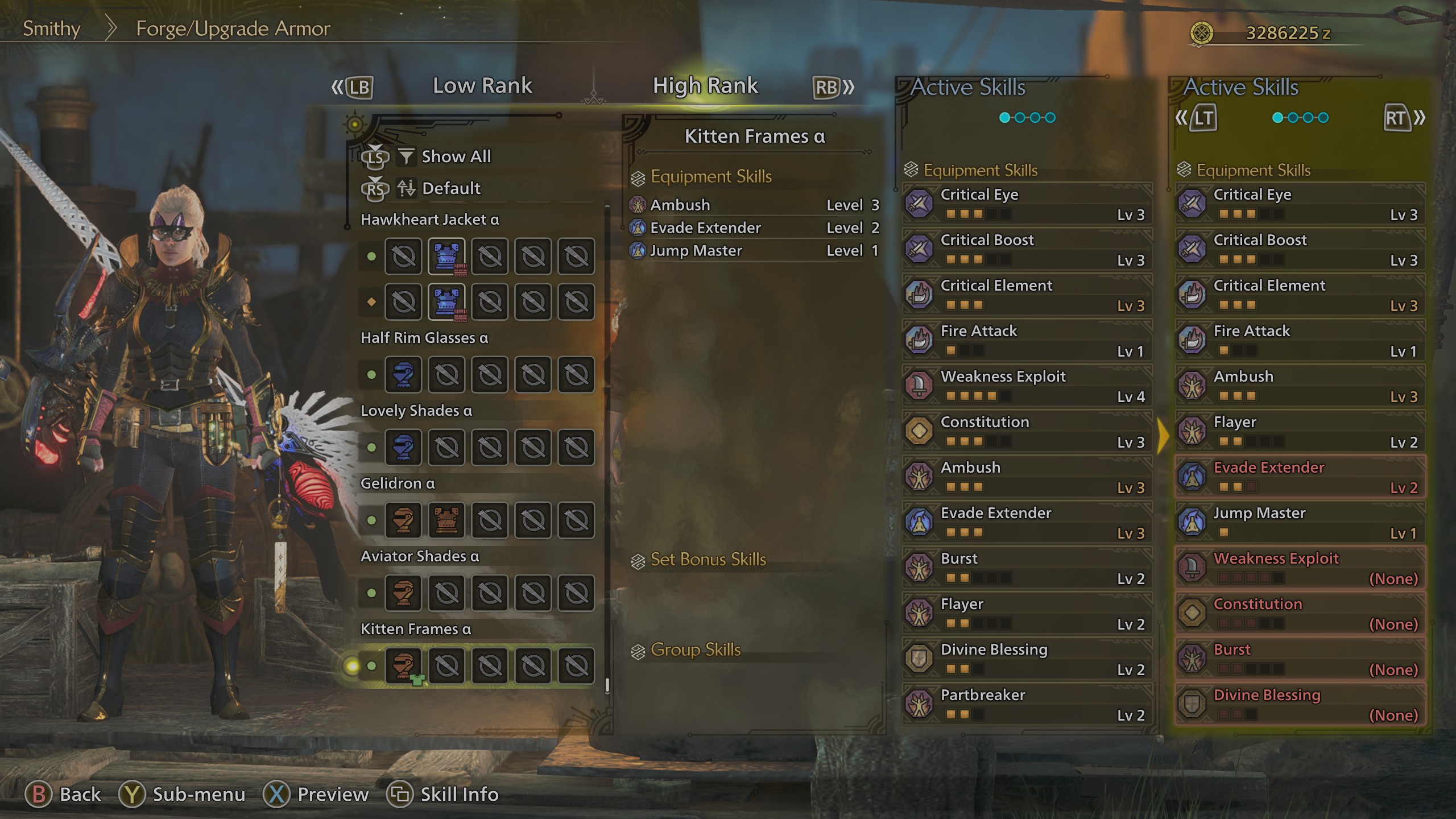Select the Kitten Frames α head piece icon
This screenshot has height=819, width=1456.
pos(404,664)
